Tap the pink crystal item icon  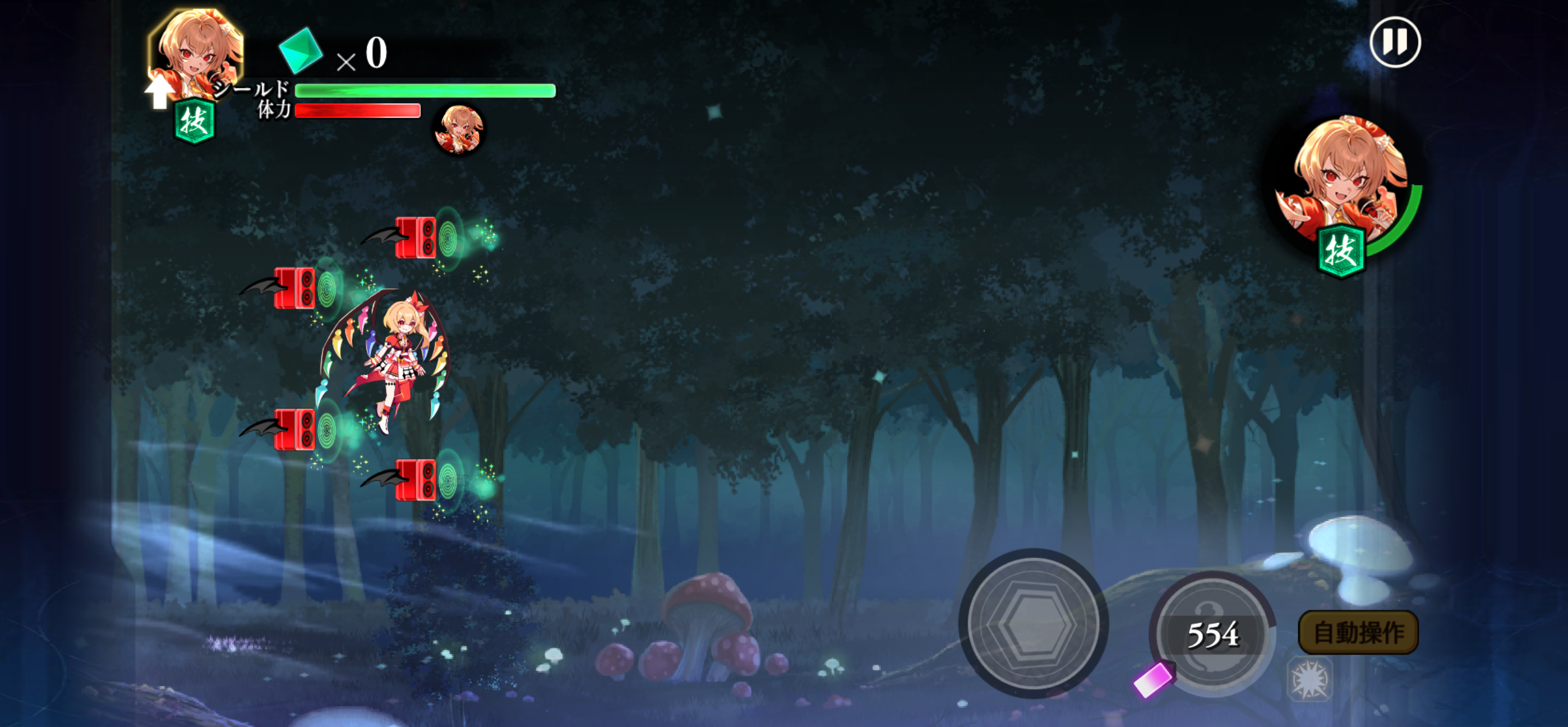click(x=1153, y=678)
